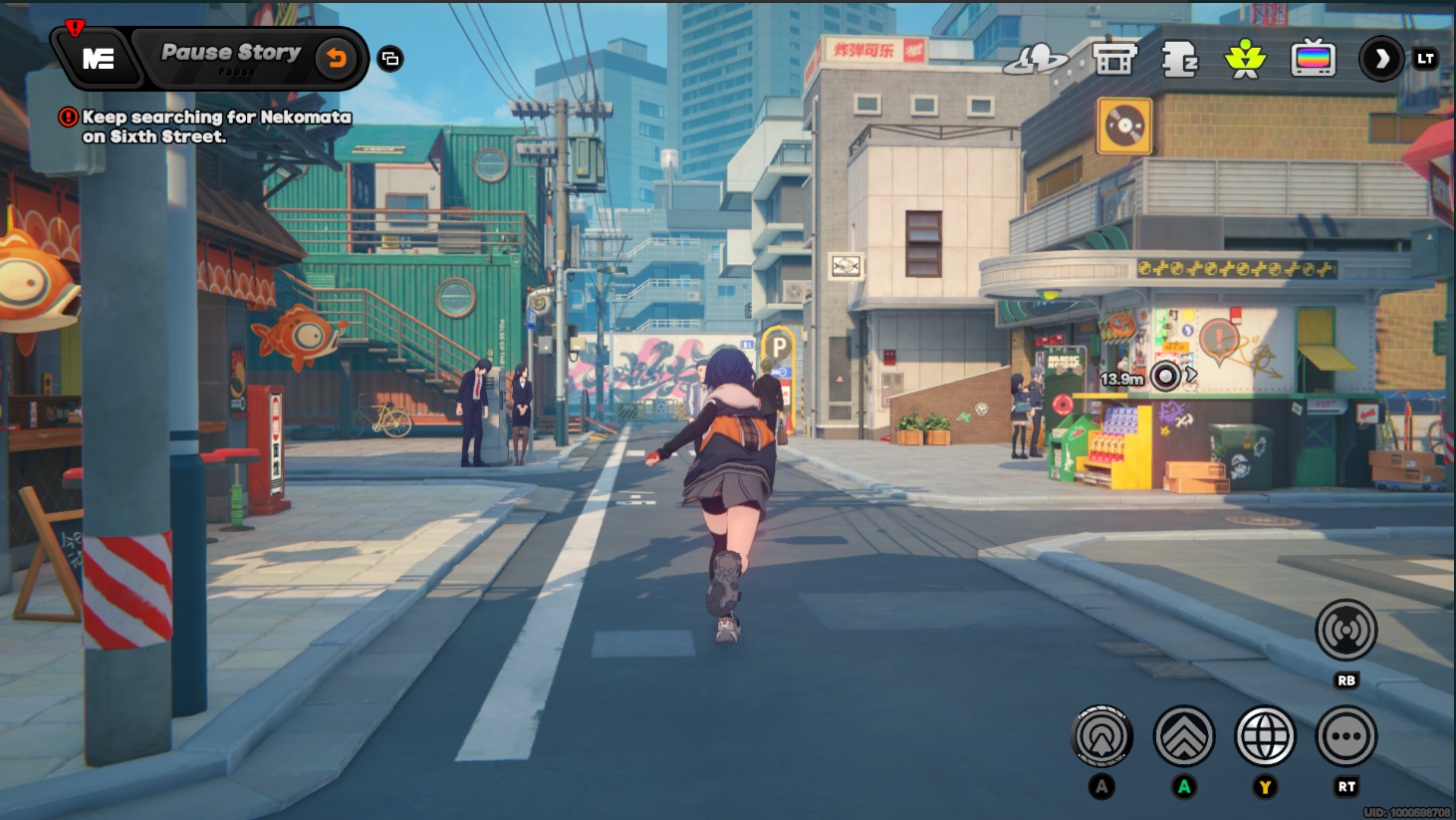
Task: Open the ME menu icon
Action: click(98, 59)
